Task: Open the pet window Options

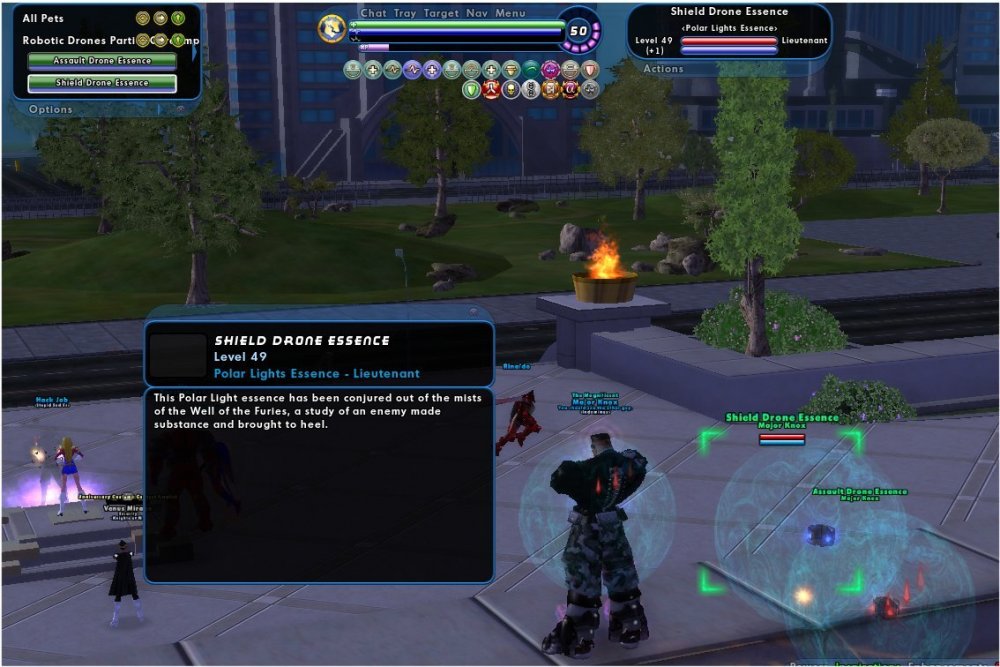Action: click(50, 109)
